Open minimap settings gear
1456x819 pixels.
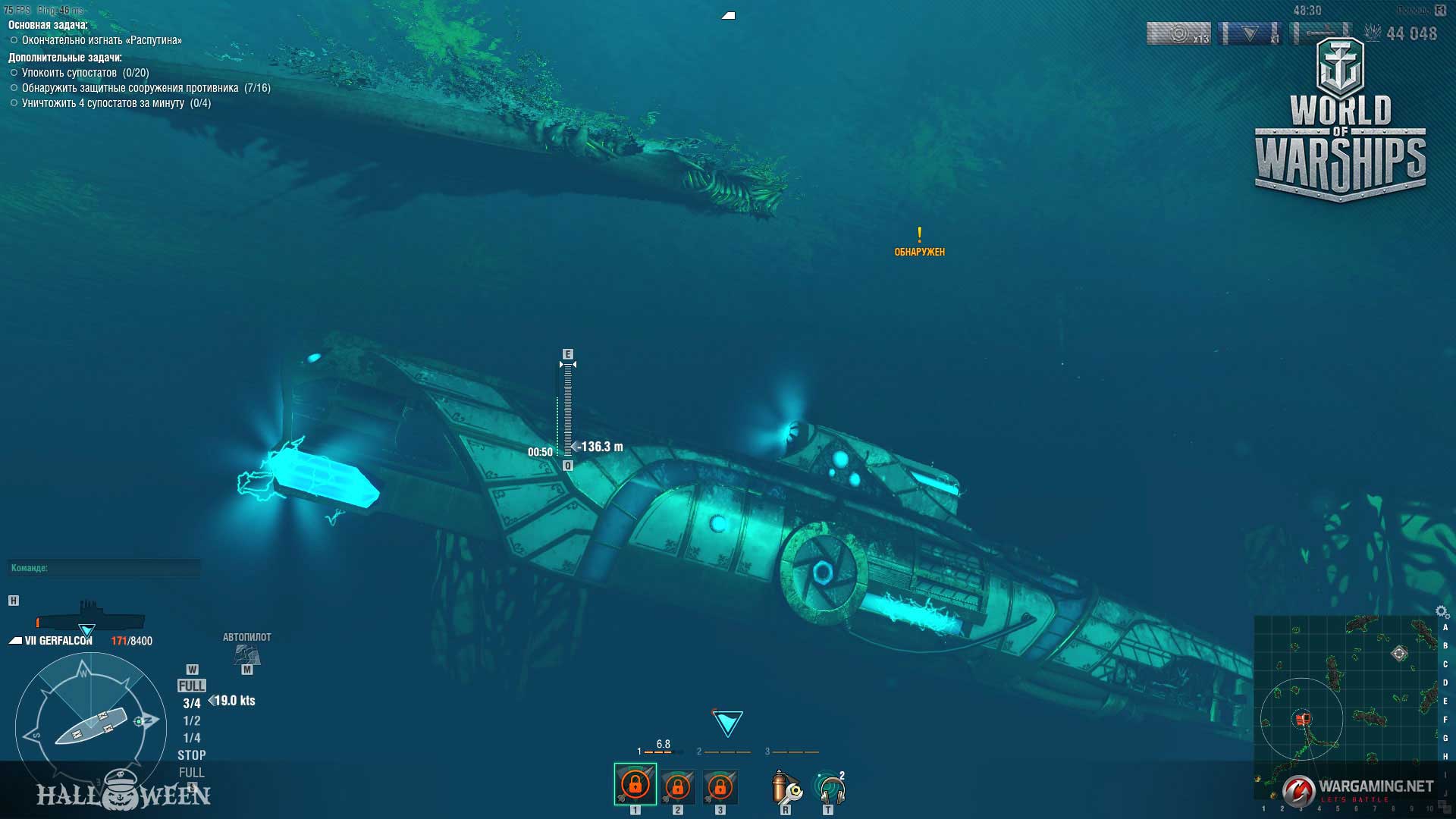tap(1442, 611)
